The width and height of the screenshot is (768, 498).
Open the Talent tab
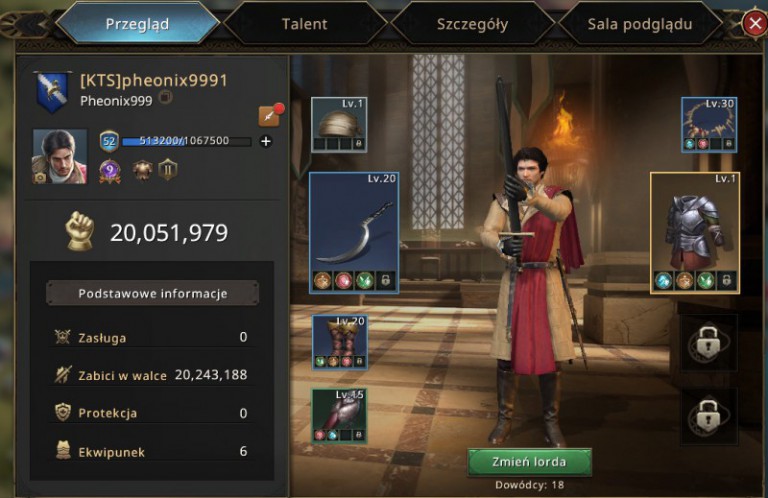tap(304, 24)
